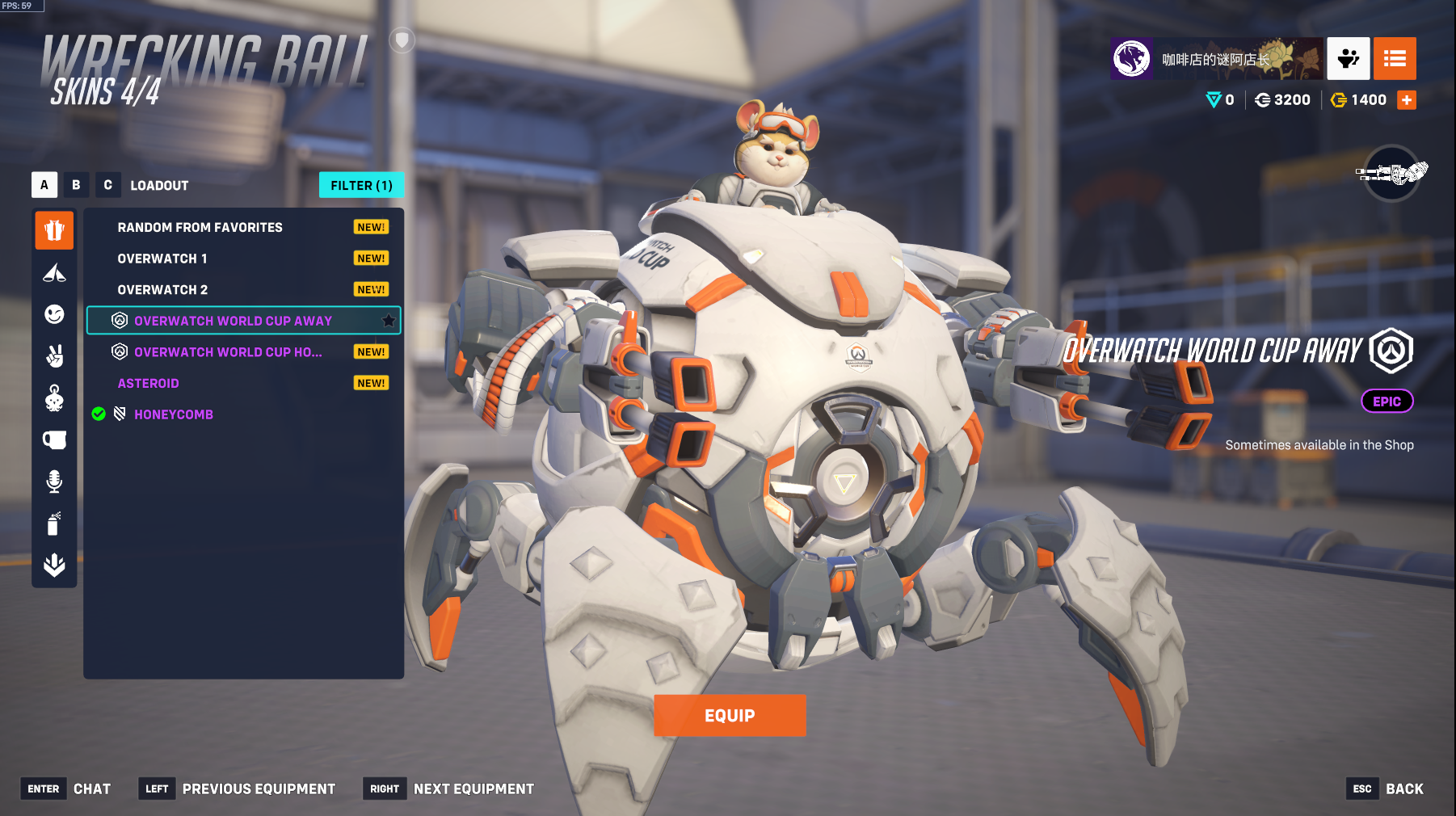Open the emotes category with smiley icon
The height and width of the screenshot is (816, 1456).
(x=54, y=314)
